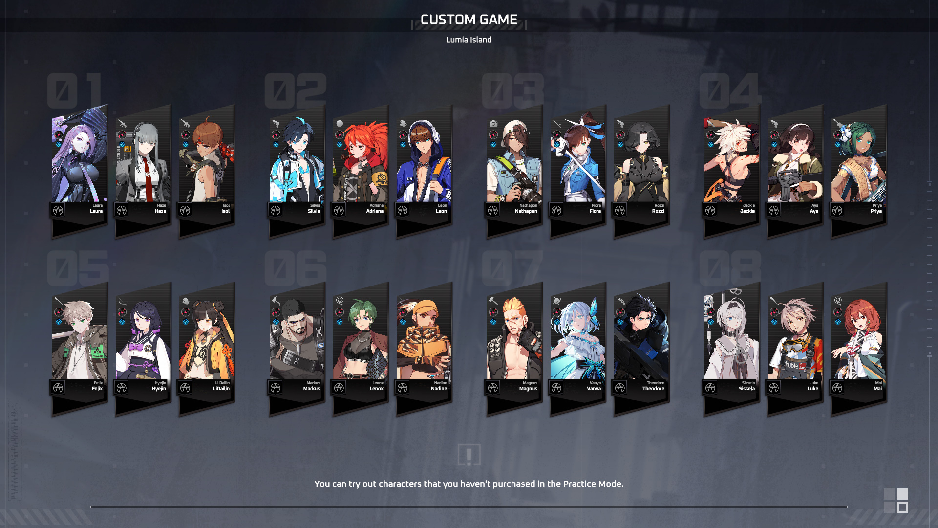
Task: Click Jackie's character card
Action: 730,165
